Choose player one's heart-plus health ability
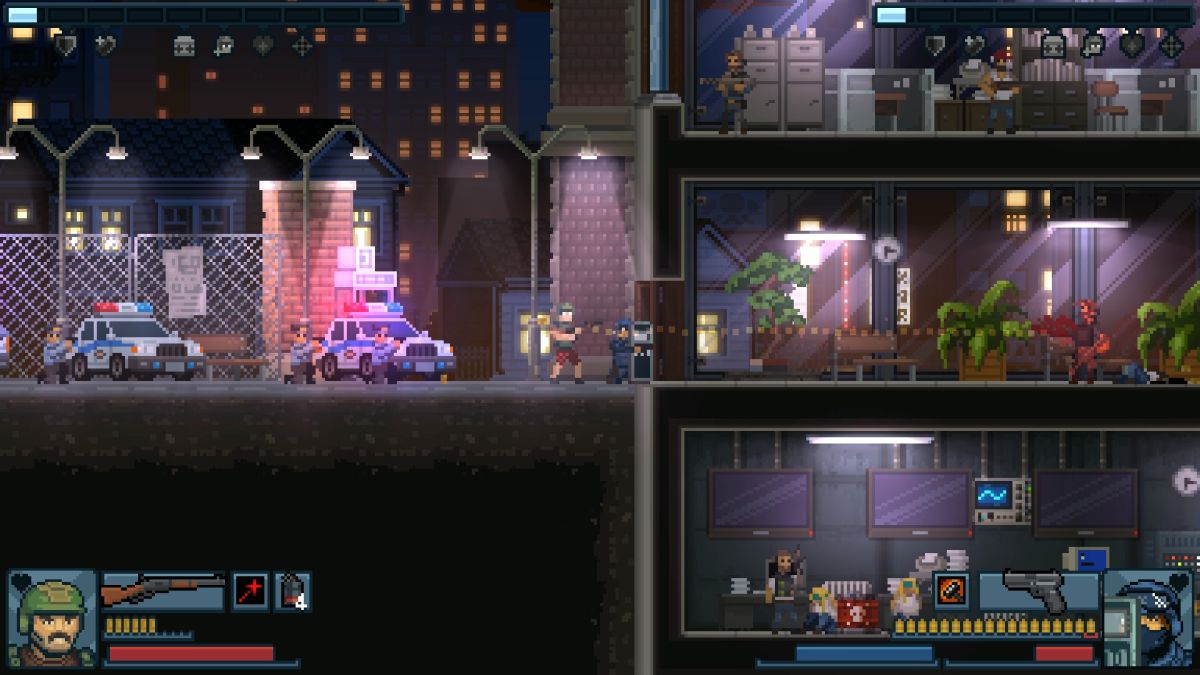Image resolution: width=1200 pixels, height=675 pixels. 104,45
